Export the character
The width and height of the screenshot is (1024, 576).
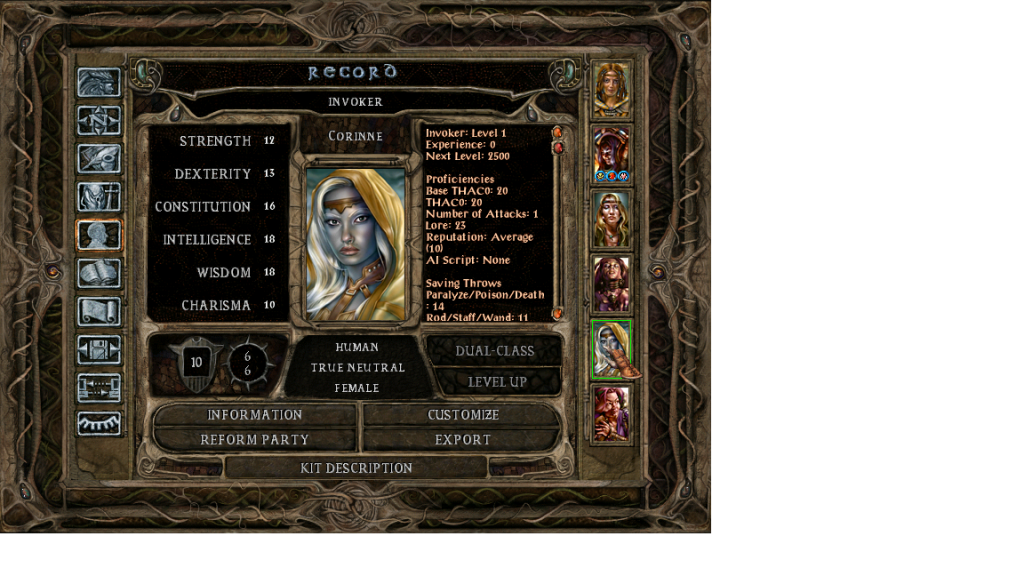[x=463, y=440]
